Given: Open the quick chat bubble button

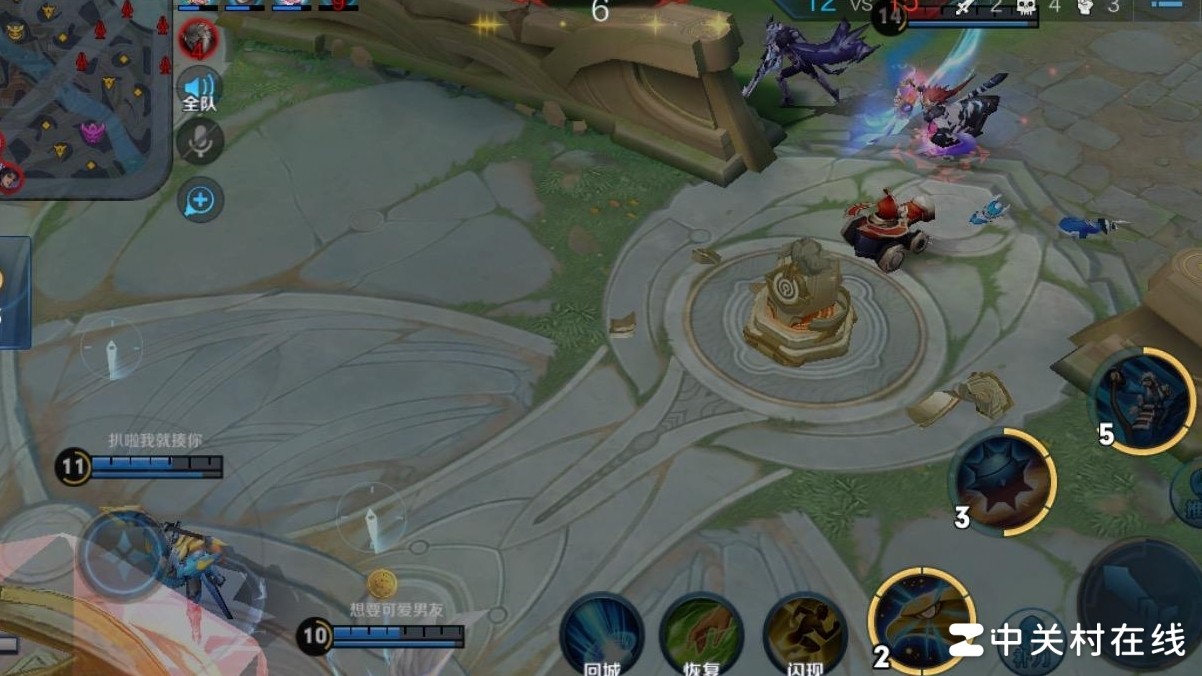Looking at the screenshot, I should click(x=199, y=201).
